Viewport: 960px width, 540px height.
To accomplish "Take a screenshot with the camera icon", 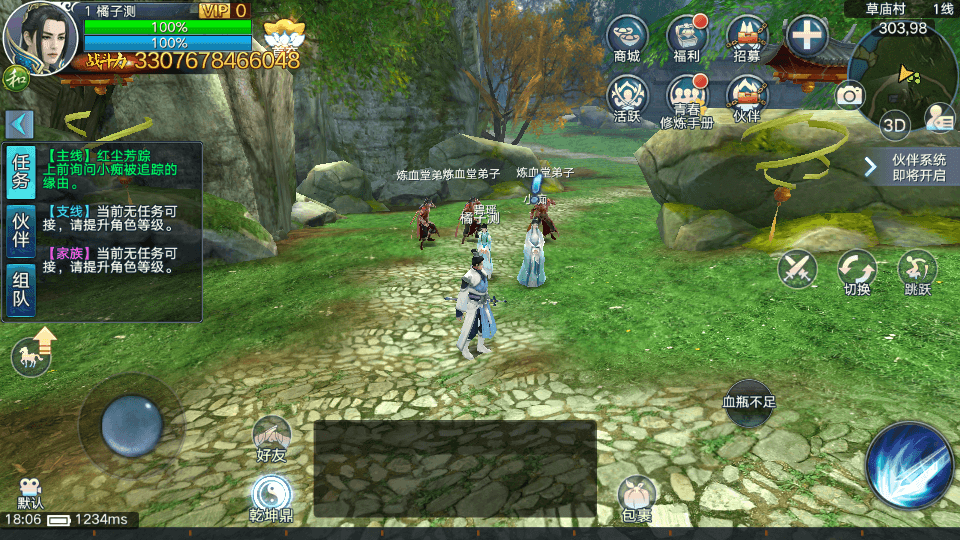I will coord(850,95).
